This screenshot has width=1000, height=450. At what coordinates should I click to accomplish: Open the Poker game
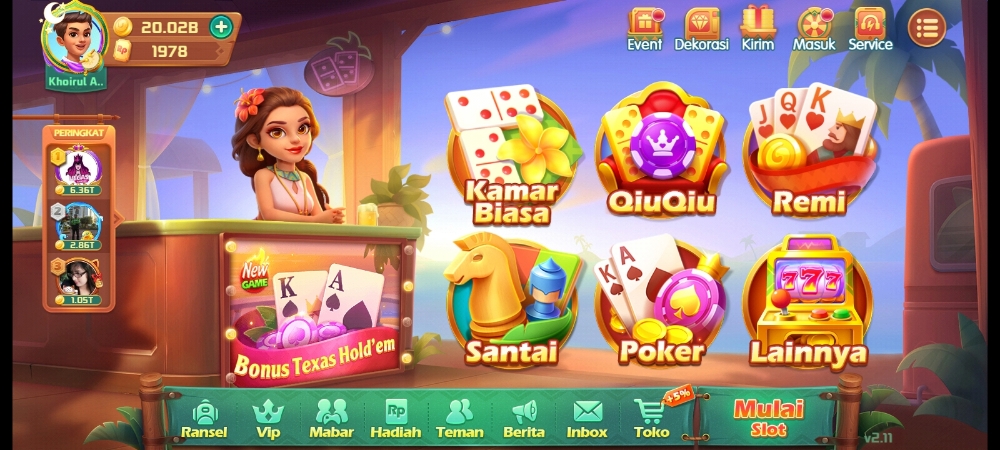[x=660, y=302]
